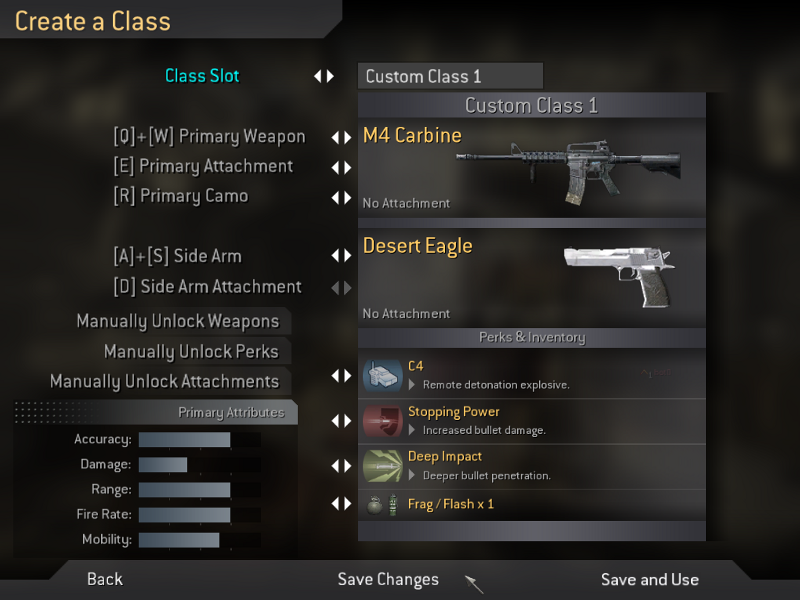Viewport: 800px width, 600px height.
Task: Select the Primary Weapon row
Action: [209, 136]
